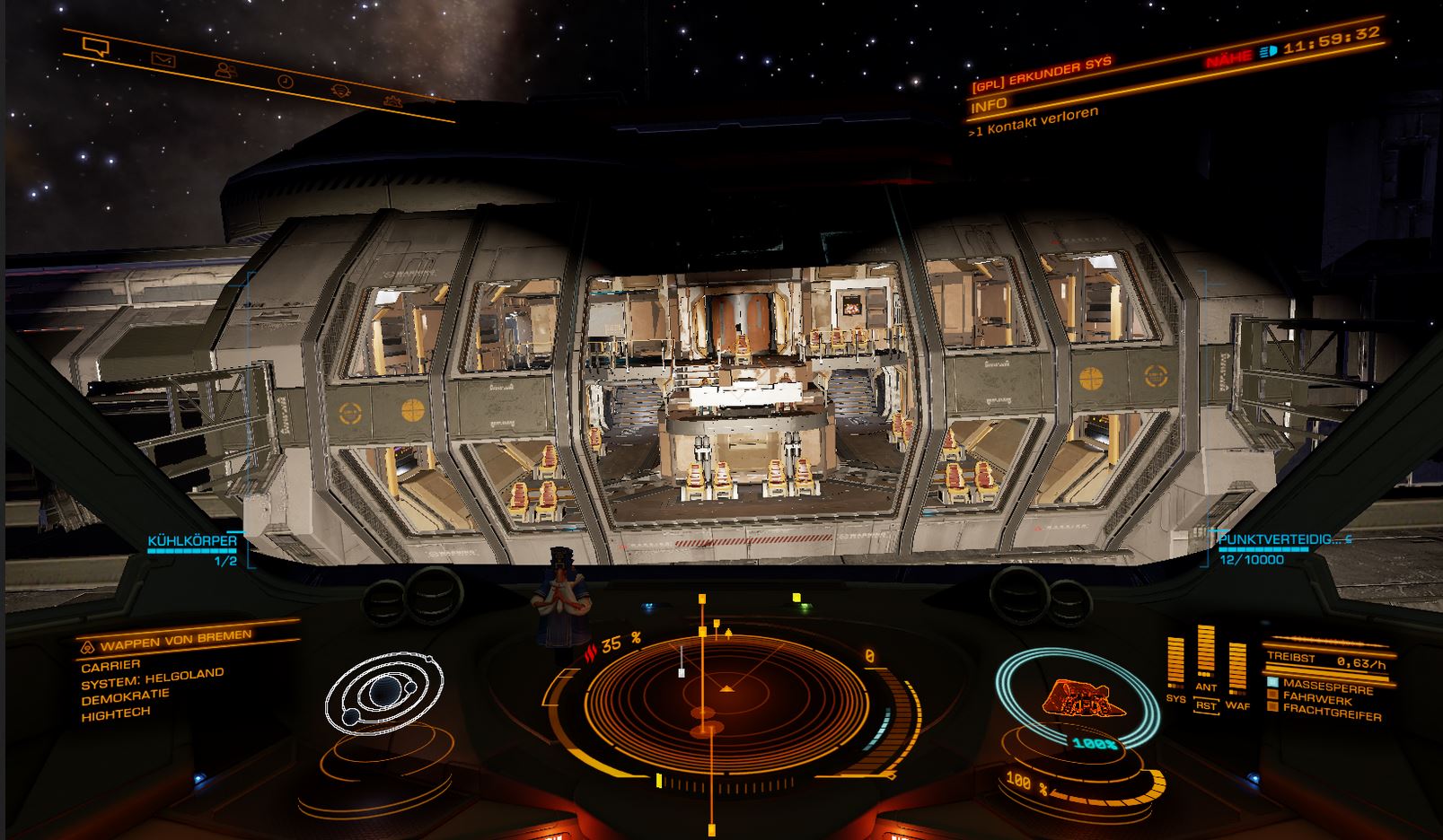Open the comms settings gear tab
The height and width of the screenshot is (840, 1443).
392,101
